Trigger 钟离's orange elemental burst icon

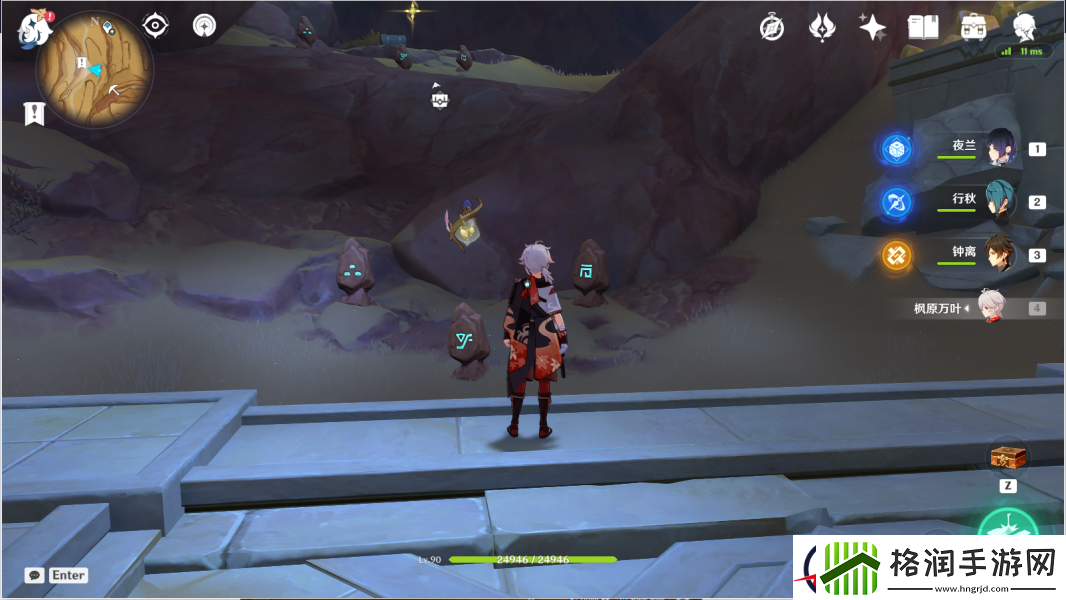897,255
